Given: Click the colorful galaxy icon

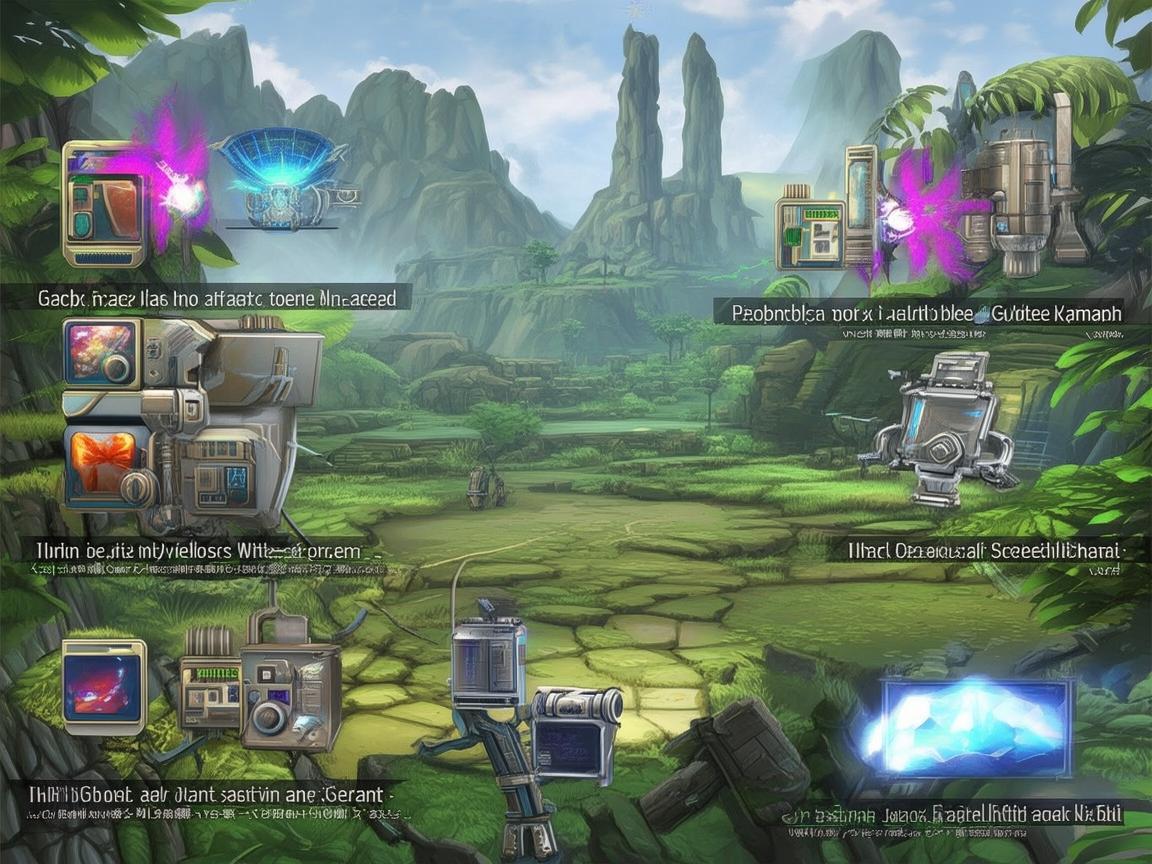Looking at the screenshot, I should click(99, 353).
